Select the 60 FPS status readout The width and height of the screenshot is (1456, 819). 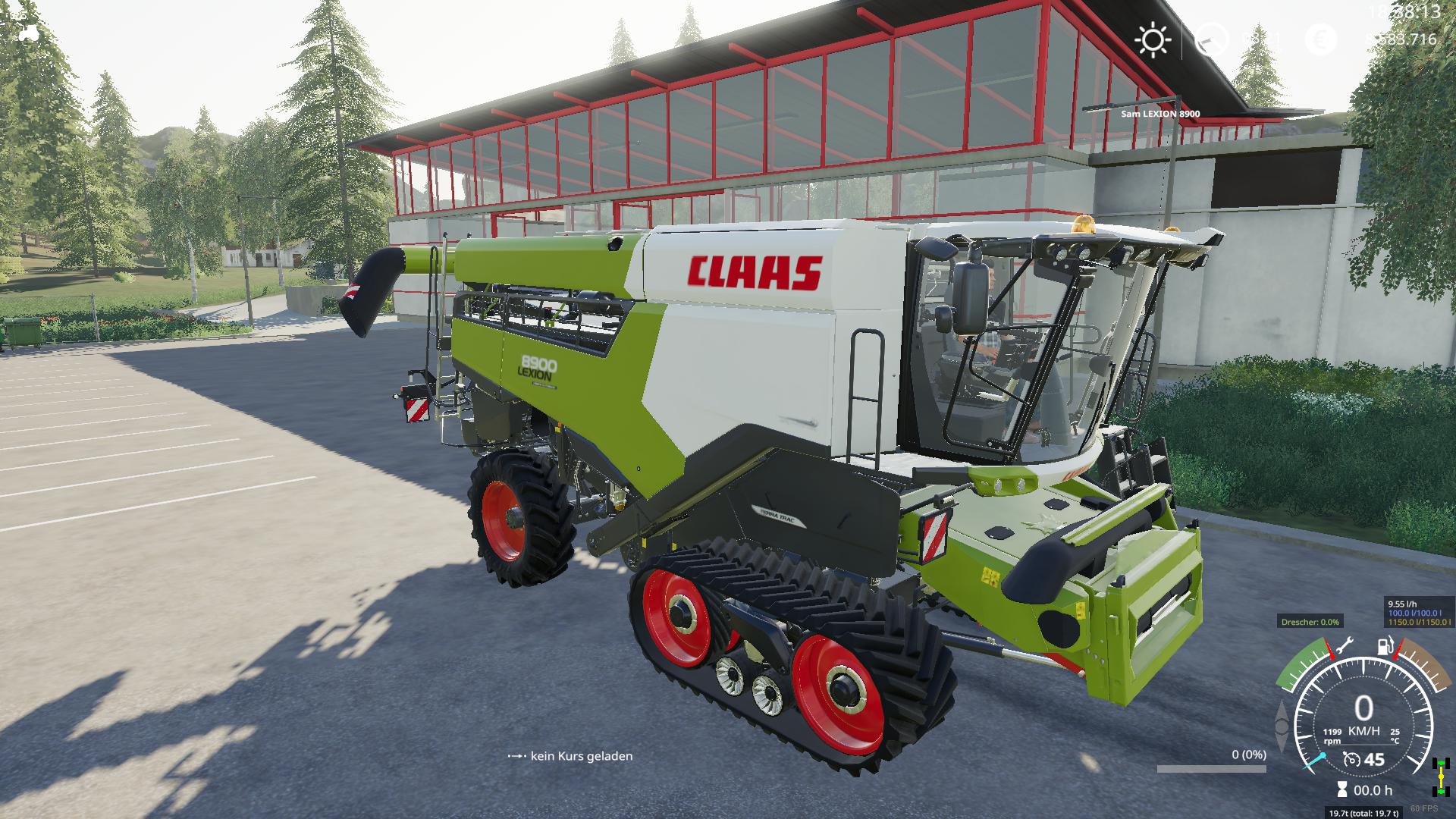(x=1424, y=808)
